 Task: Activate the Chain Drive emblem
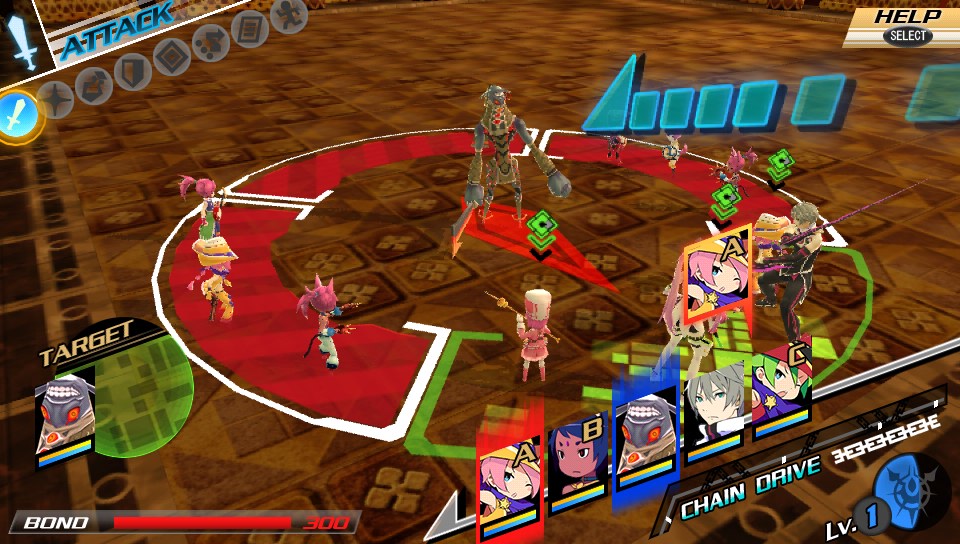910,490
